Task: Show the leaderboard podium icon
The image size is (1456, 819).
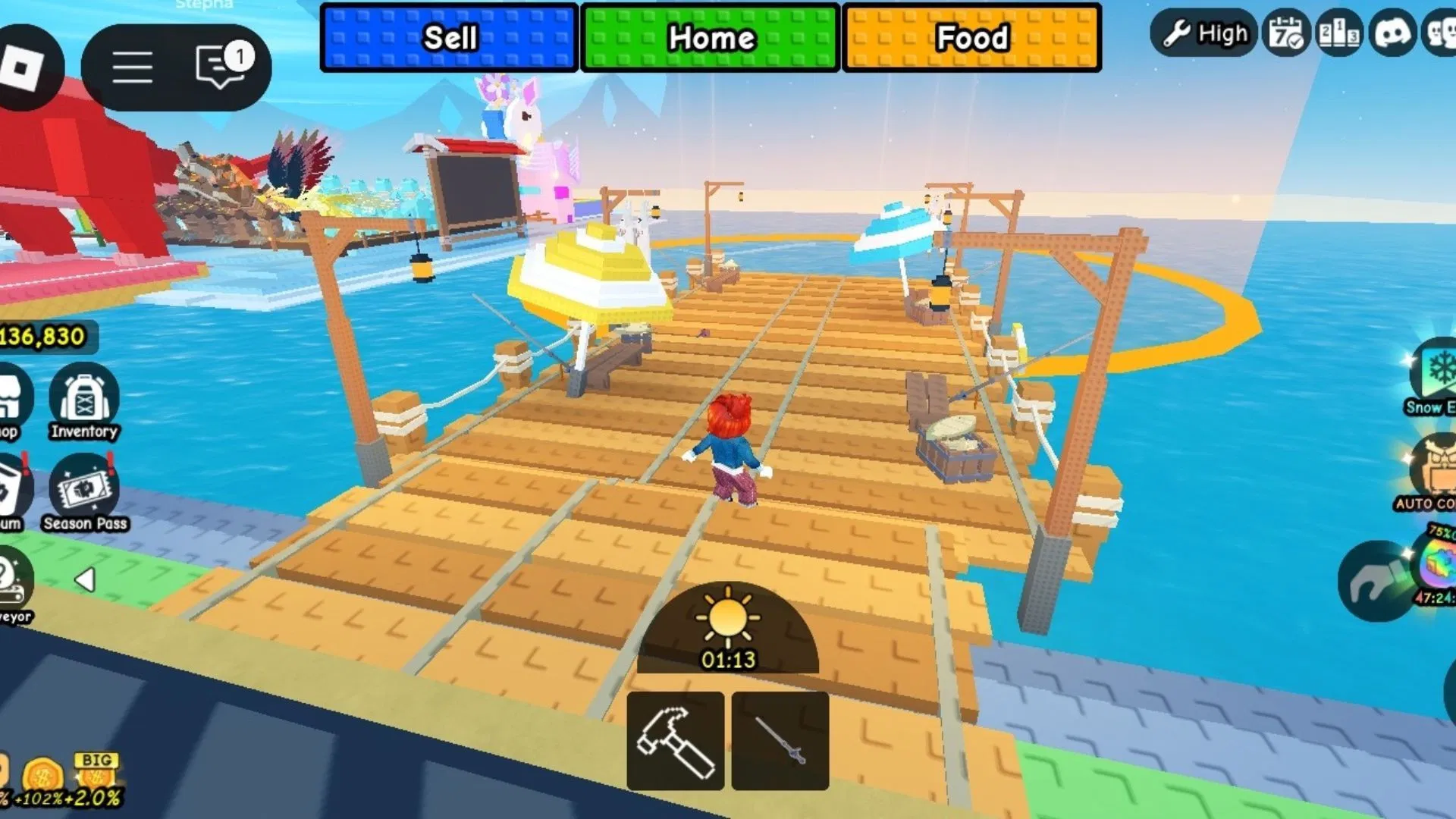Action: [x=1339, y=33]
